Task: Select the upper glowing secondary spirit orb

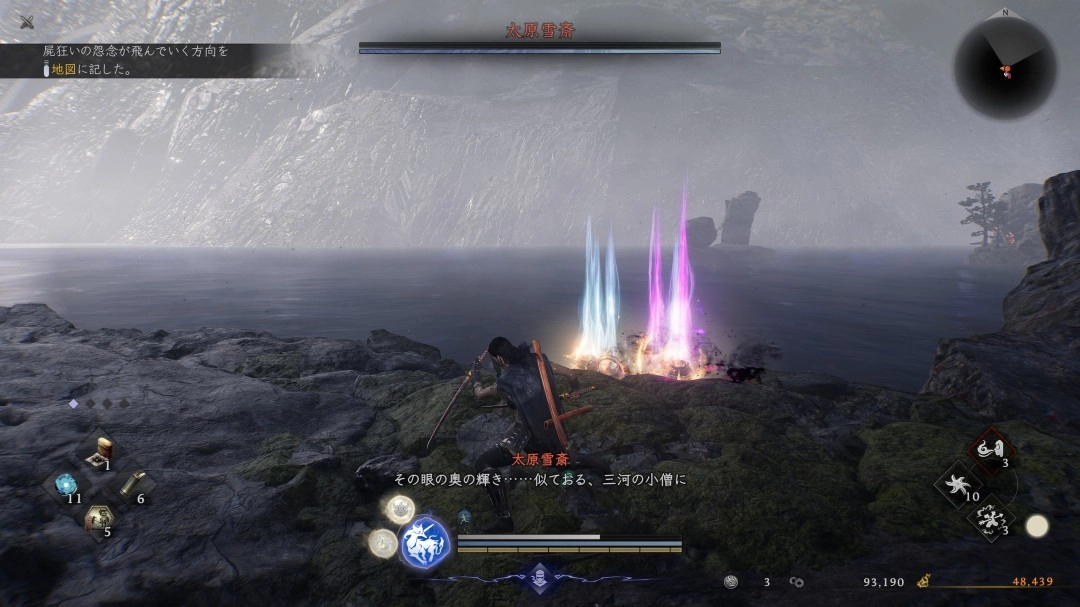Action: coord(400,509)
